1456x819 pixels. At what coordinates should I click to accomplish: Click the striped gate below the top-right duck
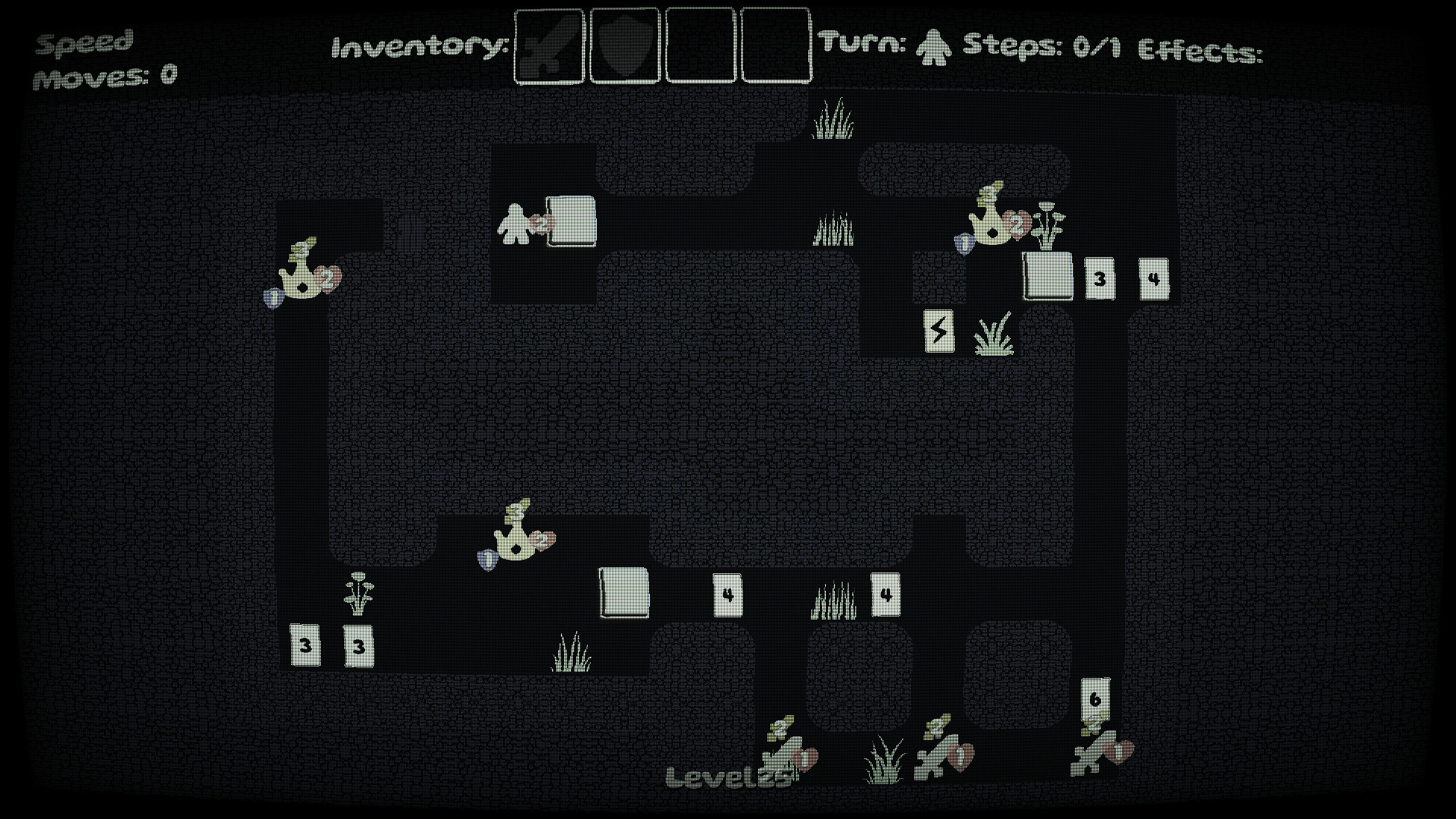1047,277
